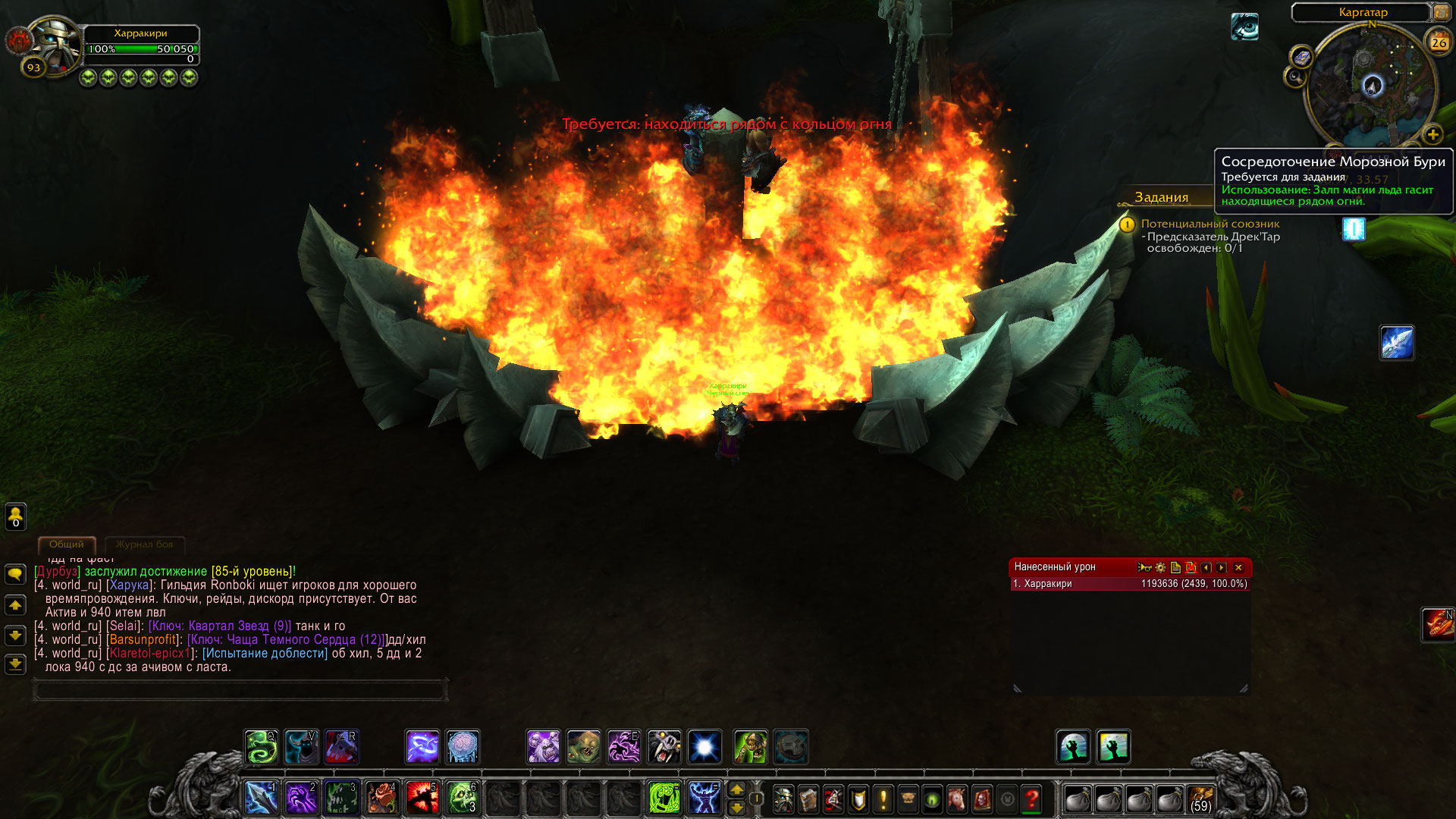Open the red question mark help menu
The width and height of the screenshot is (1456, 819).
point(1031,799)
